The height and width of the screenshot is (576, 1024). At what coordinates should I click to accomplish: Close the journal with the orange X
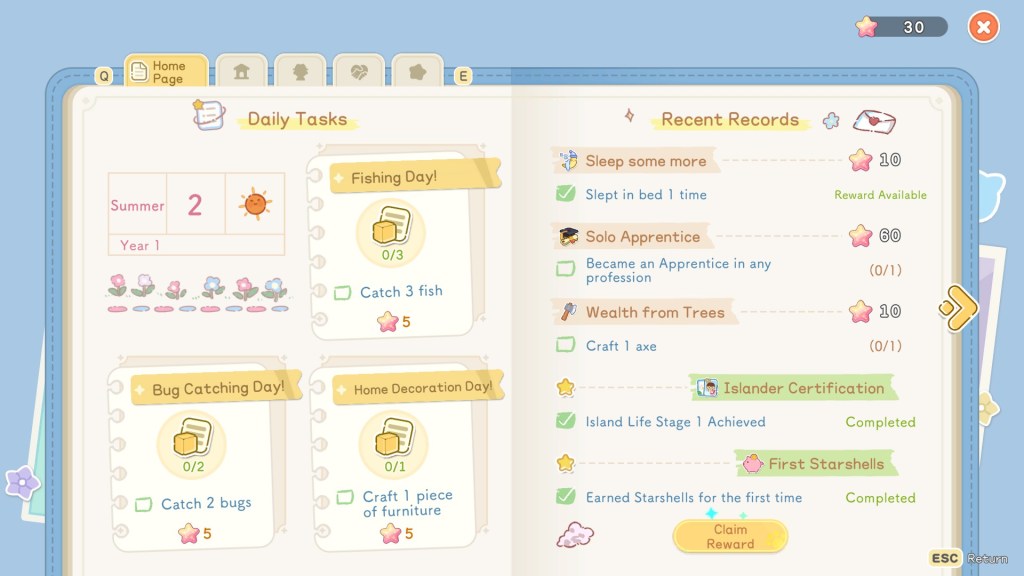tap(983, 27)
